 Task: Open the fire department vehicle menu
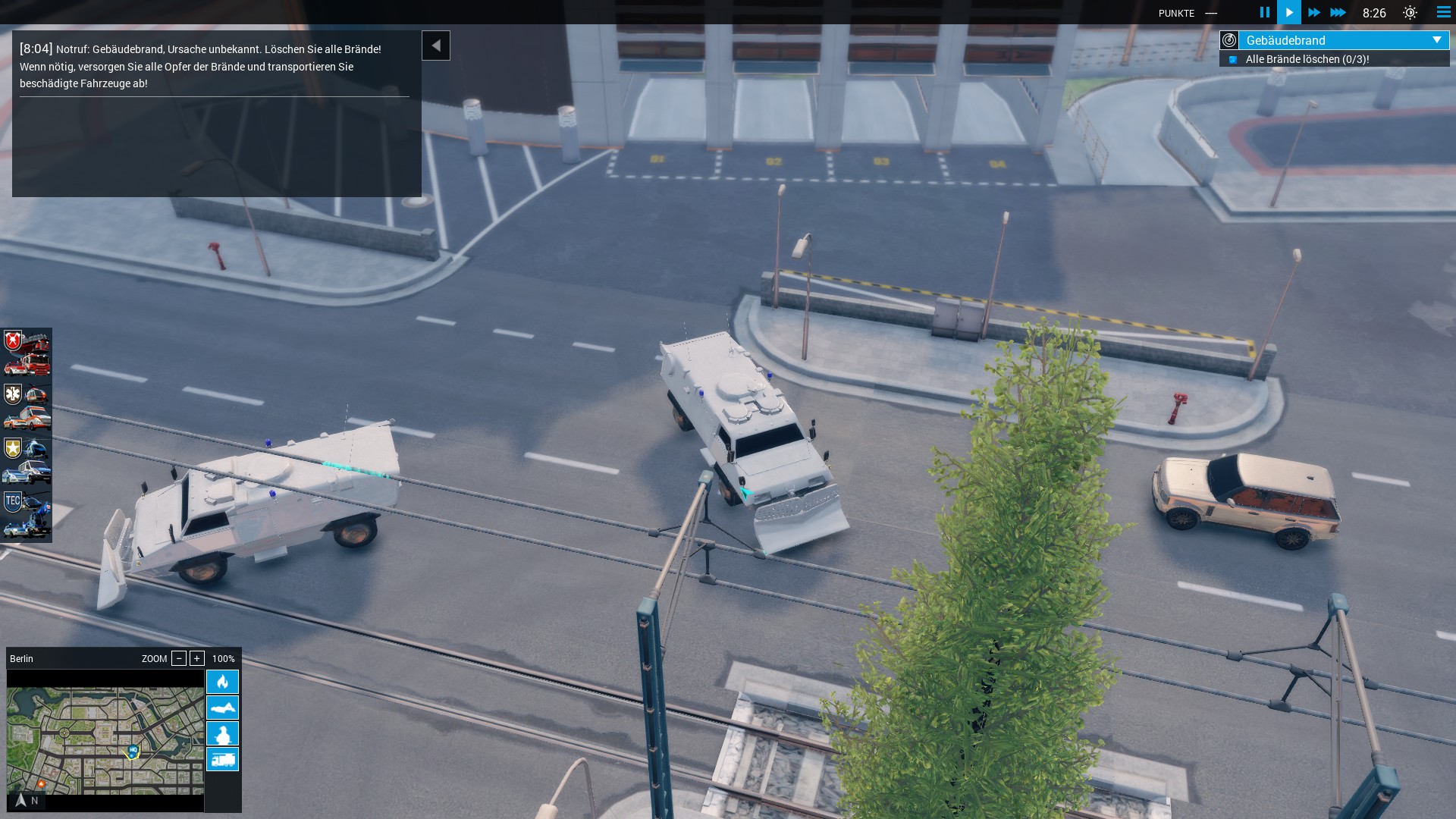tap(27, 354)
